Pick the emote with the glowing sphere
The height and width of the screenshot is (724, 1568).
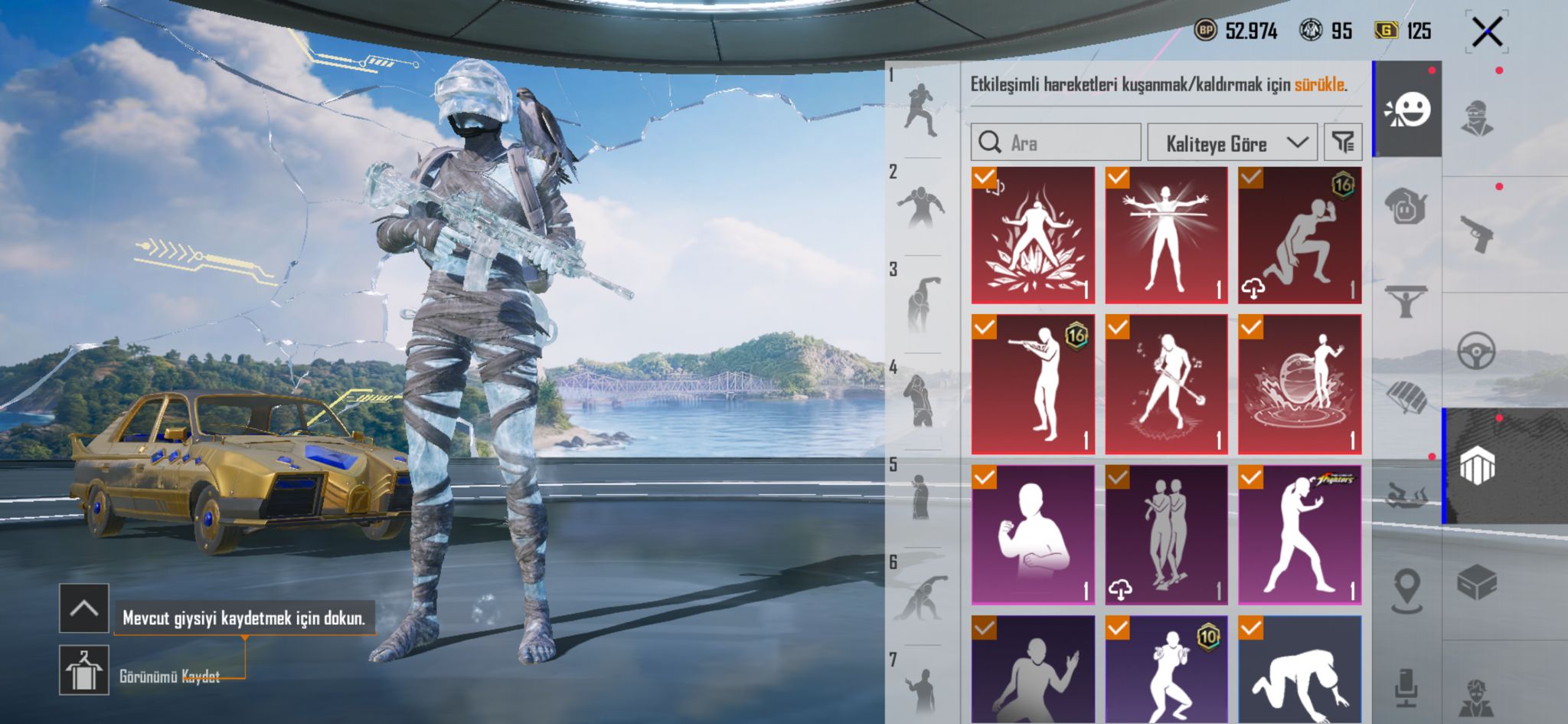point(1299,385)
